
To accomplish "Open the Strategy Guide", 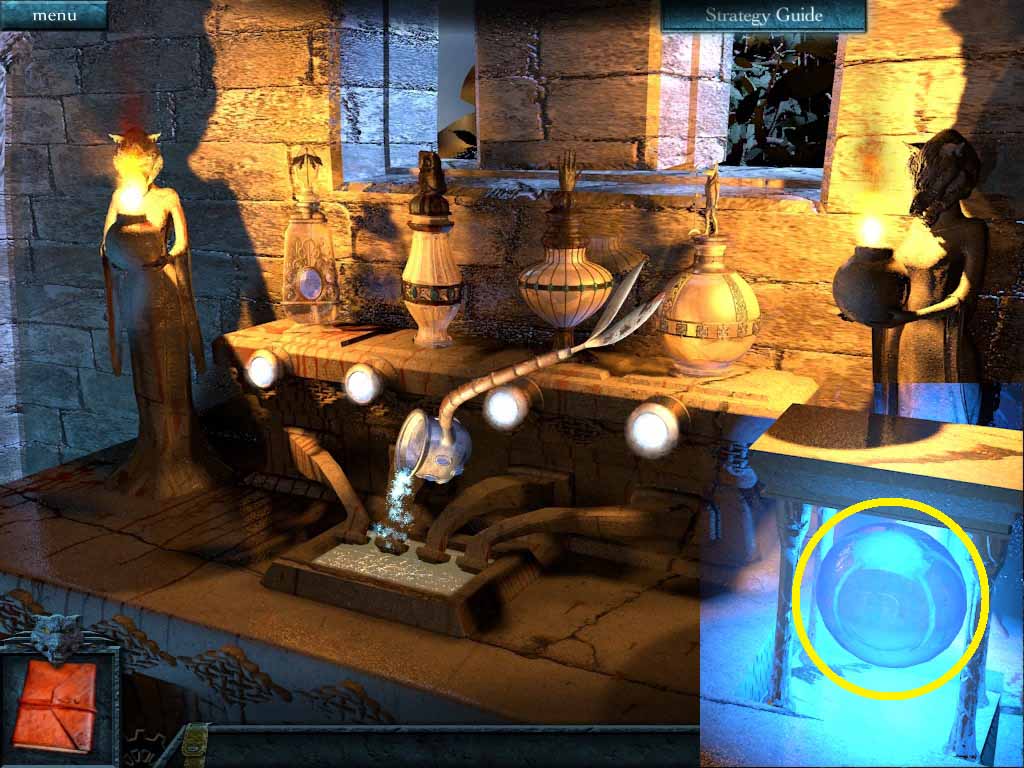I will tap(763, 15).
